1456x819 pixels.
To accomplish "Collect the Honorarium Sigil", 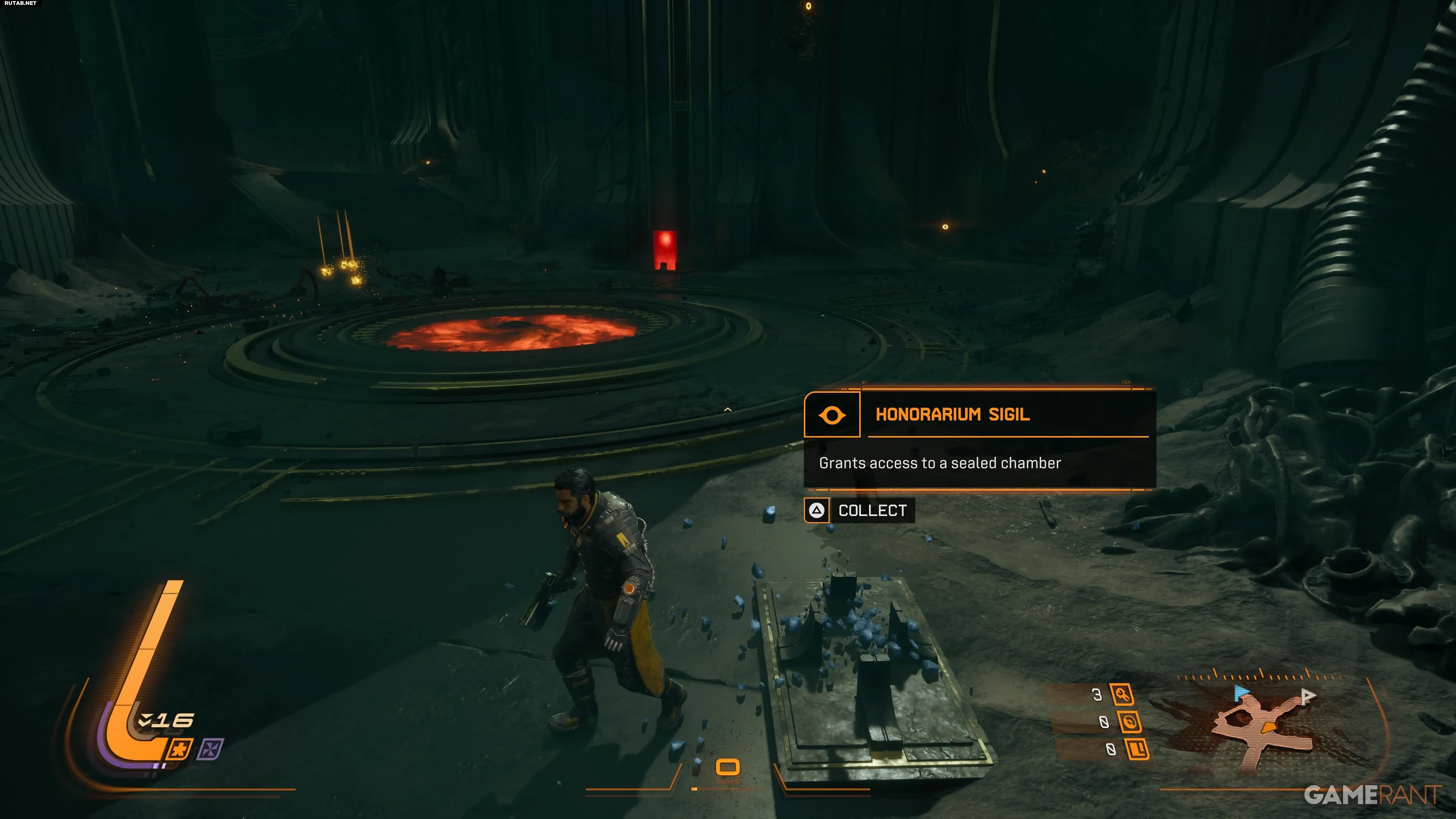I will [859, 510].
